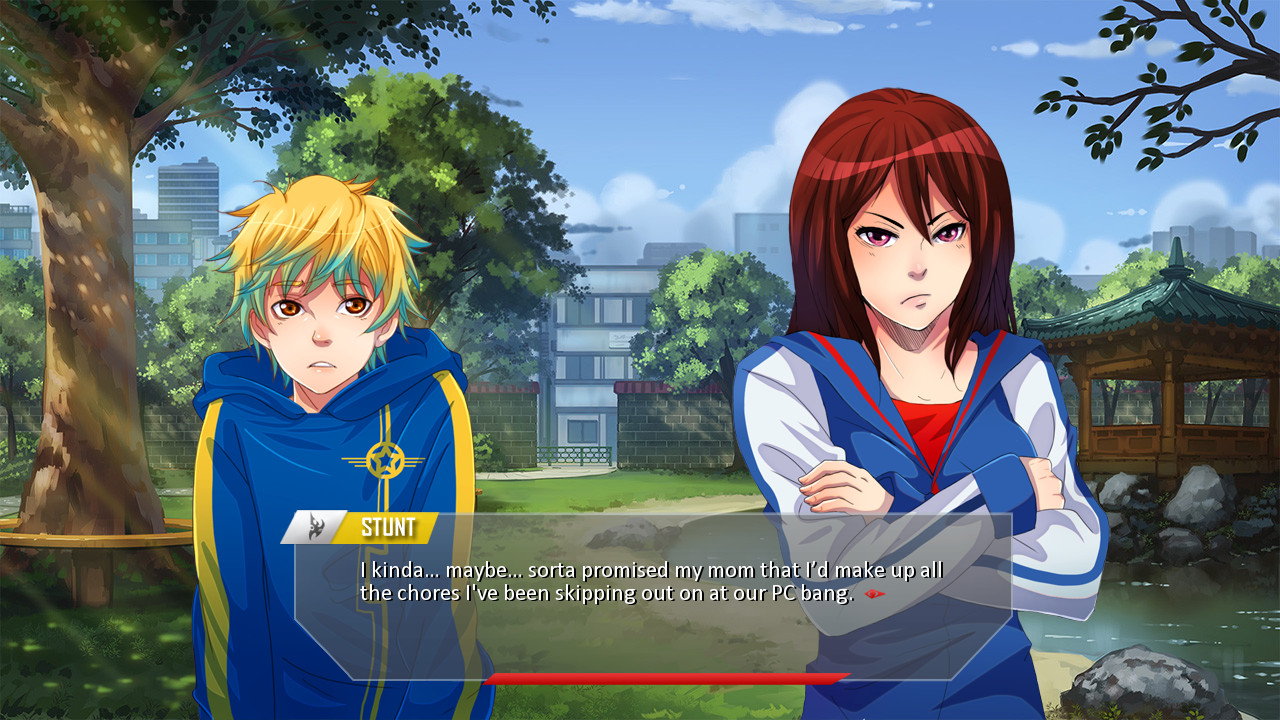Select the yellow speaker label
The width and height of the screenshot is (1280, 720).
pos(388,528)
